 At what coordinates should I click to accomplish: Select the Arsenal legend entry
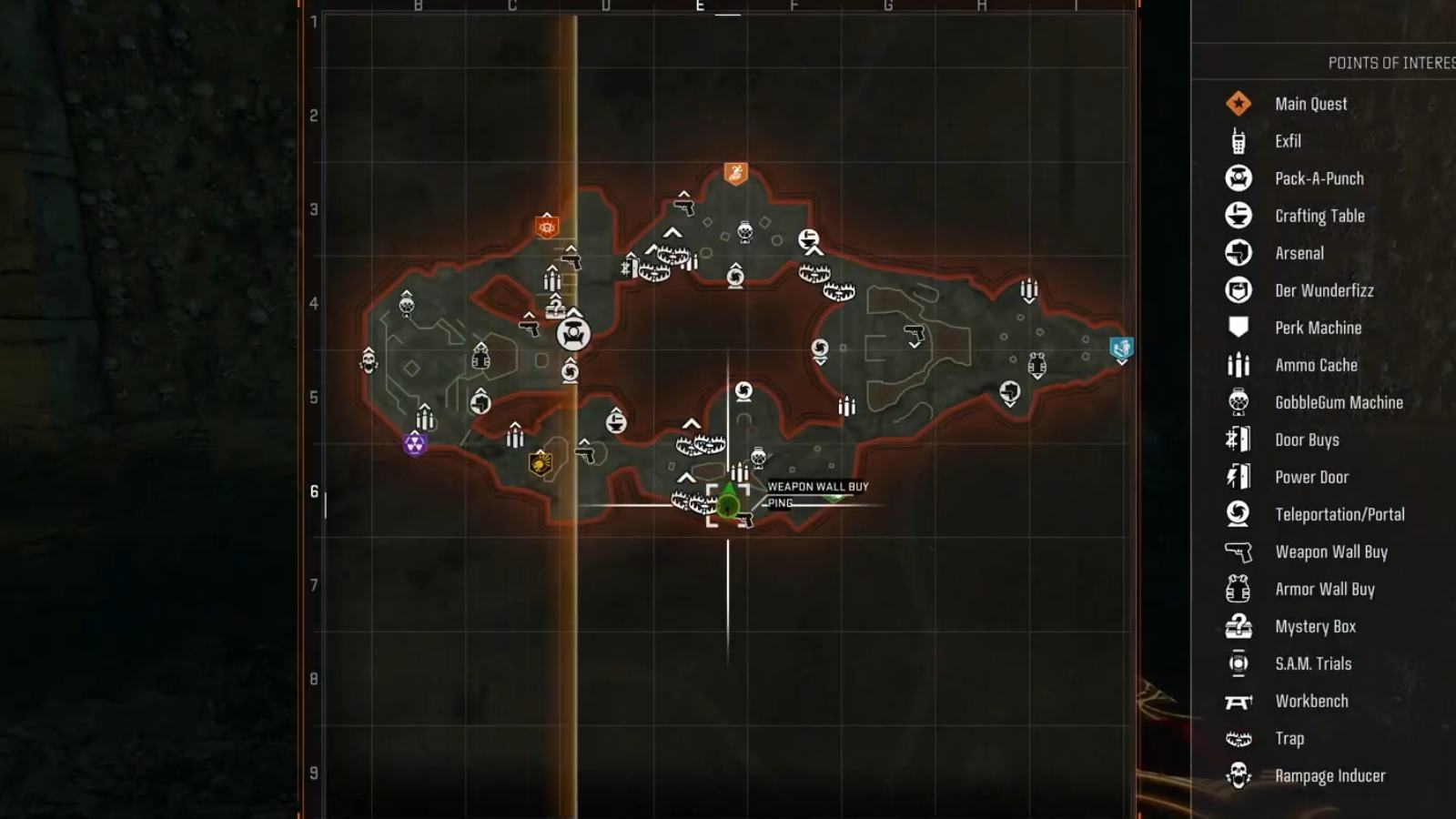[x=1299, y=253]
